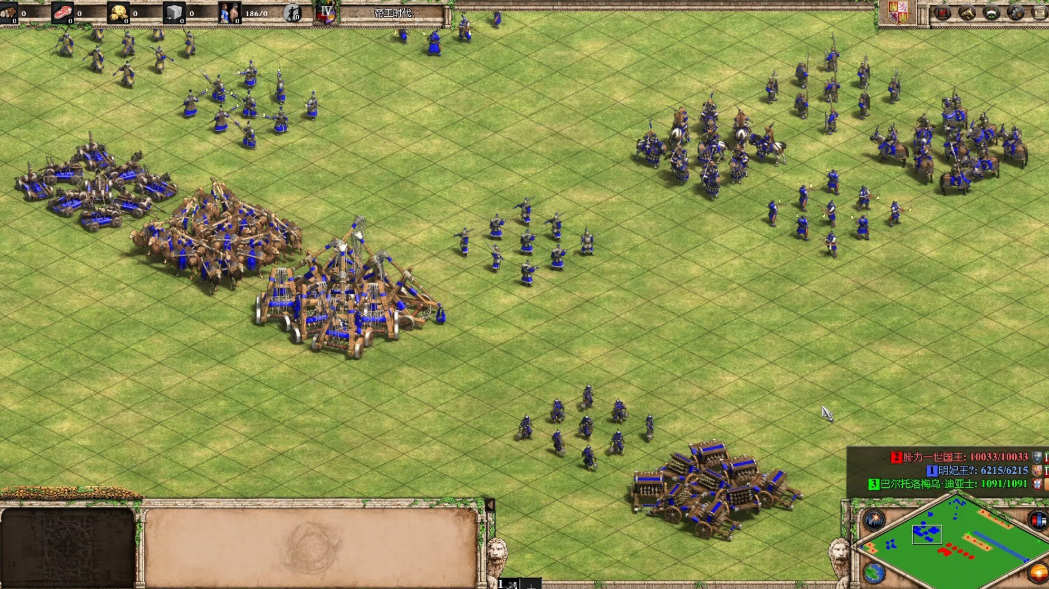Screen dimensions: 1049x589
Task: Open the diplomacy horn button
Action: point(967,13)
